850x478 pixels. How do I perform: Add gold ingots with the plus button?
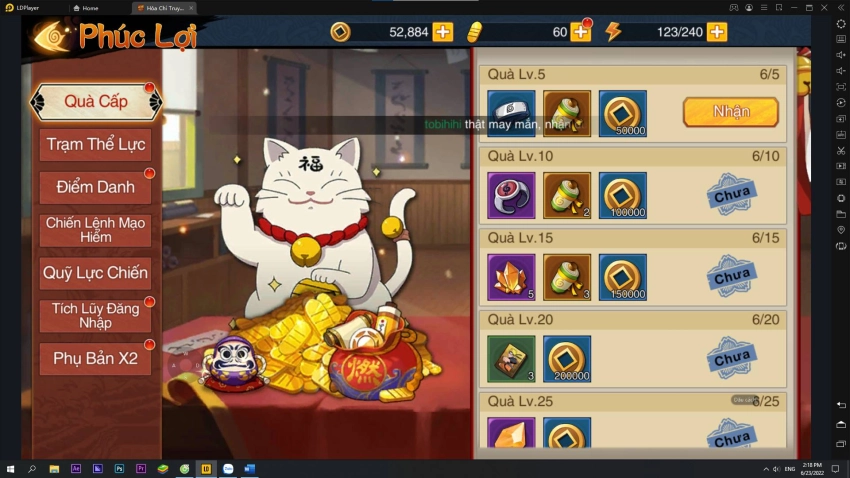(582, 32)
